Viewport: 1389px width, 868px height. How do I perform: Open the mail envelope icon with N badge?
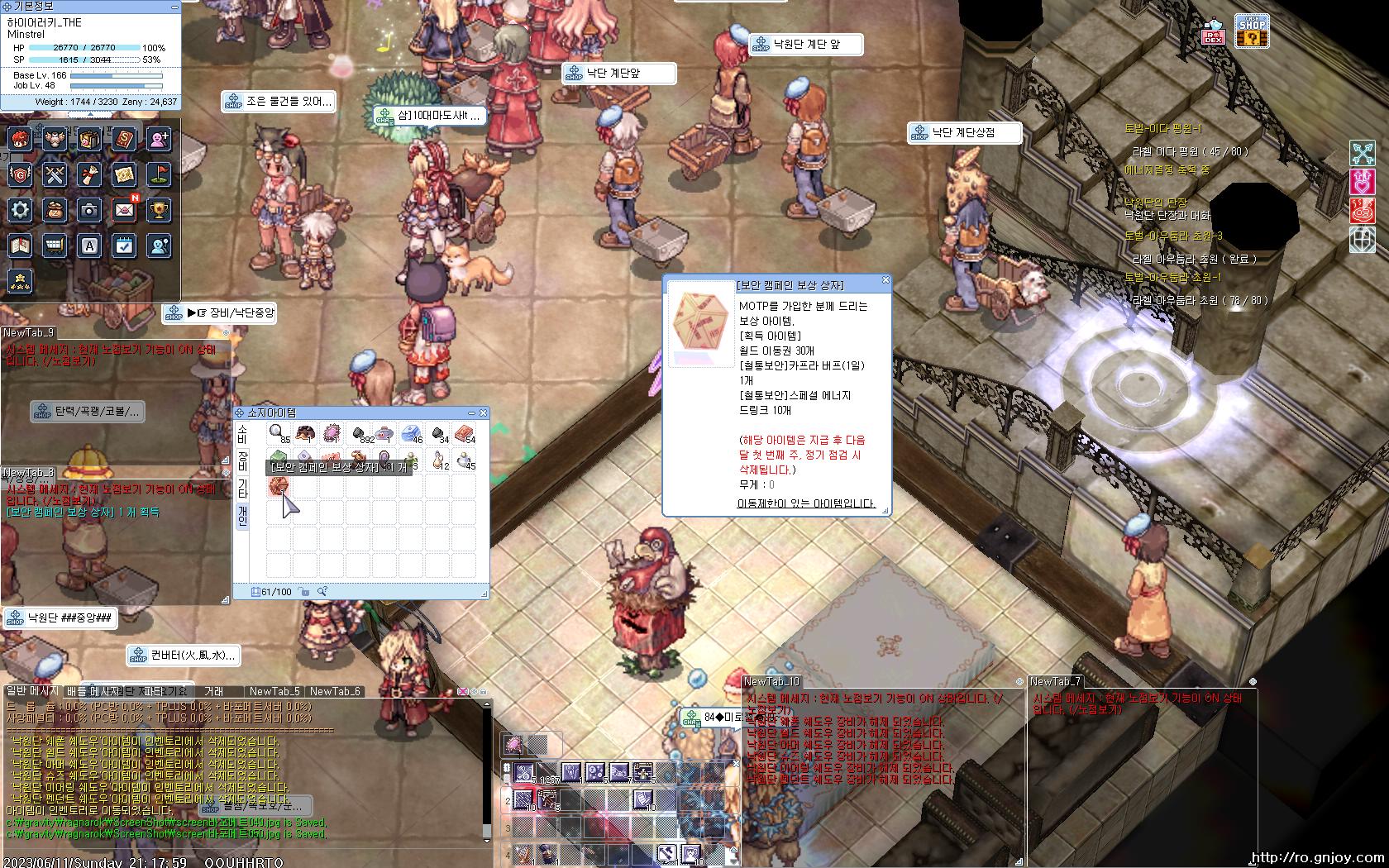point(124,210)
